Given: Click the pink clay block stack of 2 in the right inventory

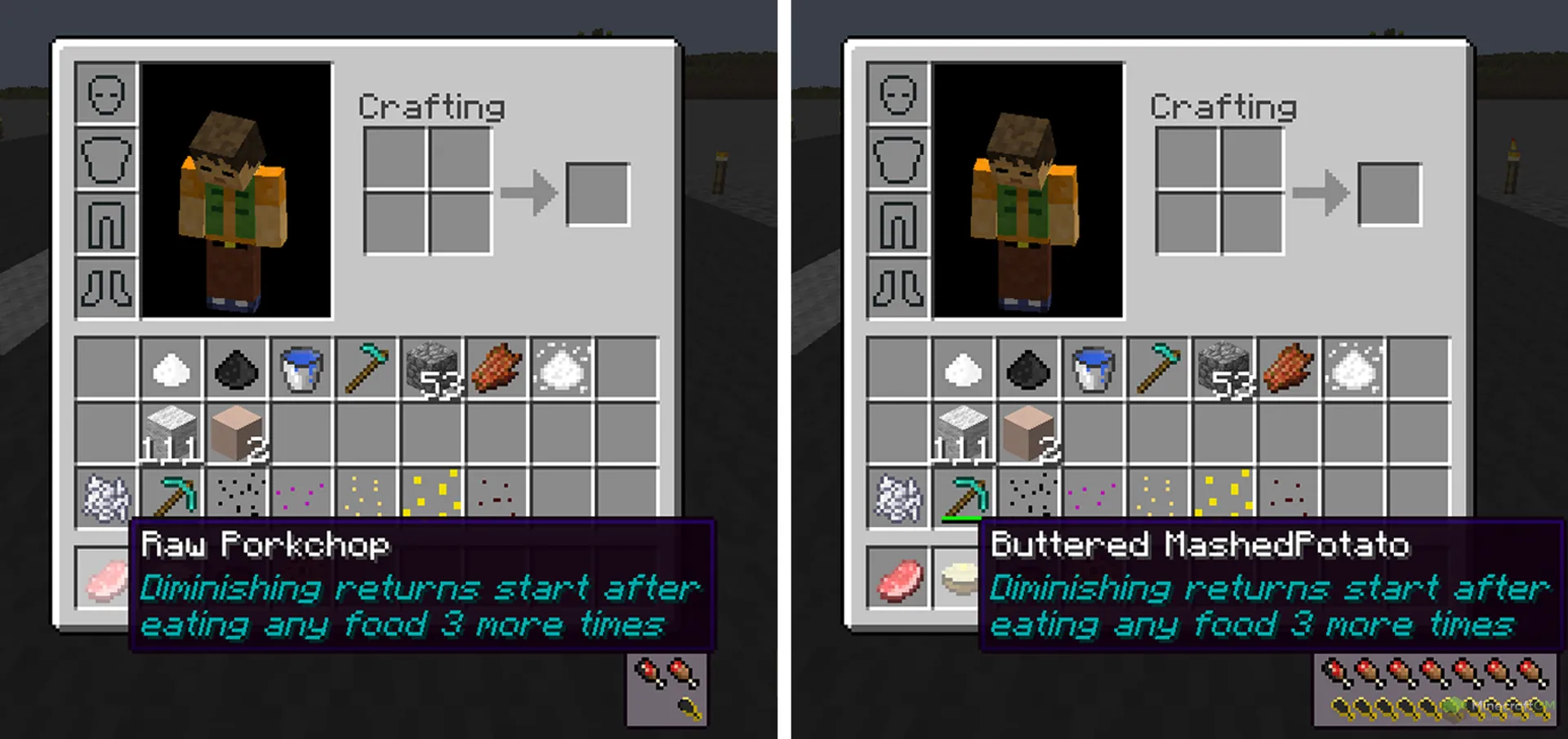Looking at the screenshot, I should [1028, 433].
